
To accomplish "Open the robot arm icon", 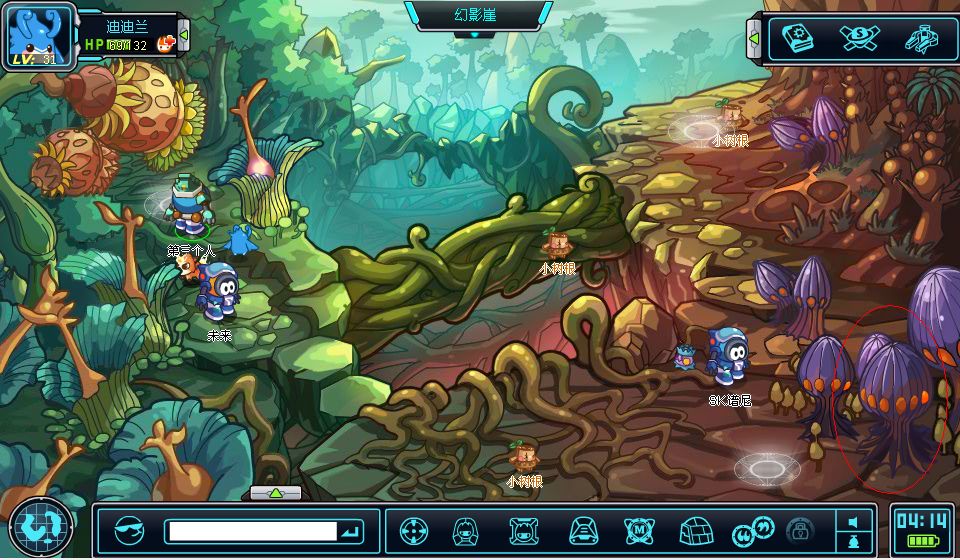I will 920,39.
